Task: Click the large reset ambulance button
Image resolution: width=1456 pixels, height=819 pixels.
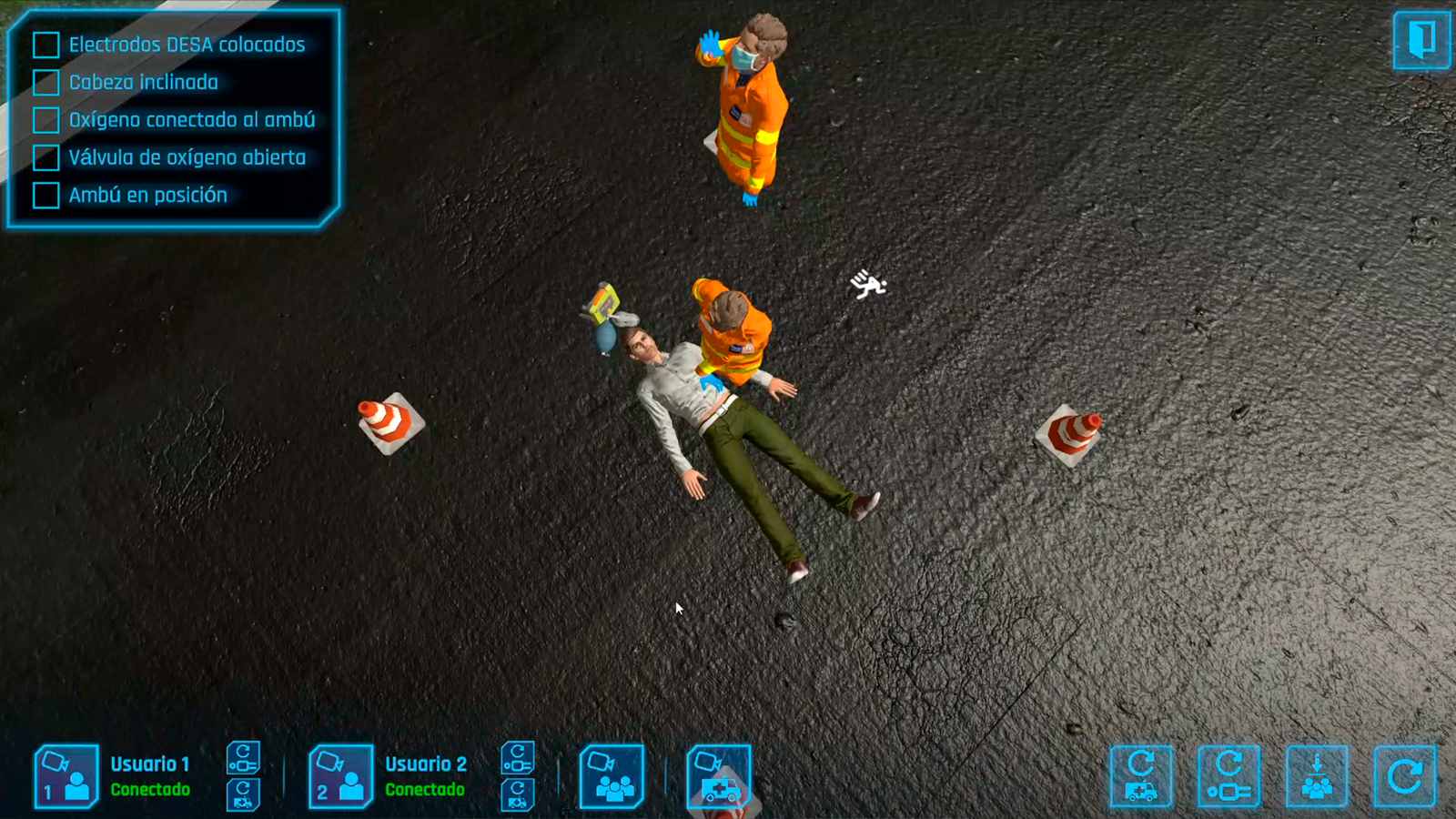Action: coord(1141,776)
